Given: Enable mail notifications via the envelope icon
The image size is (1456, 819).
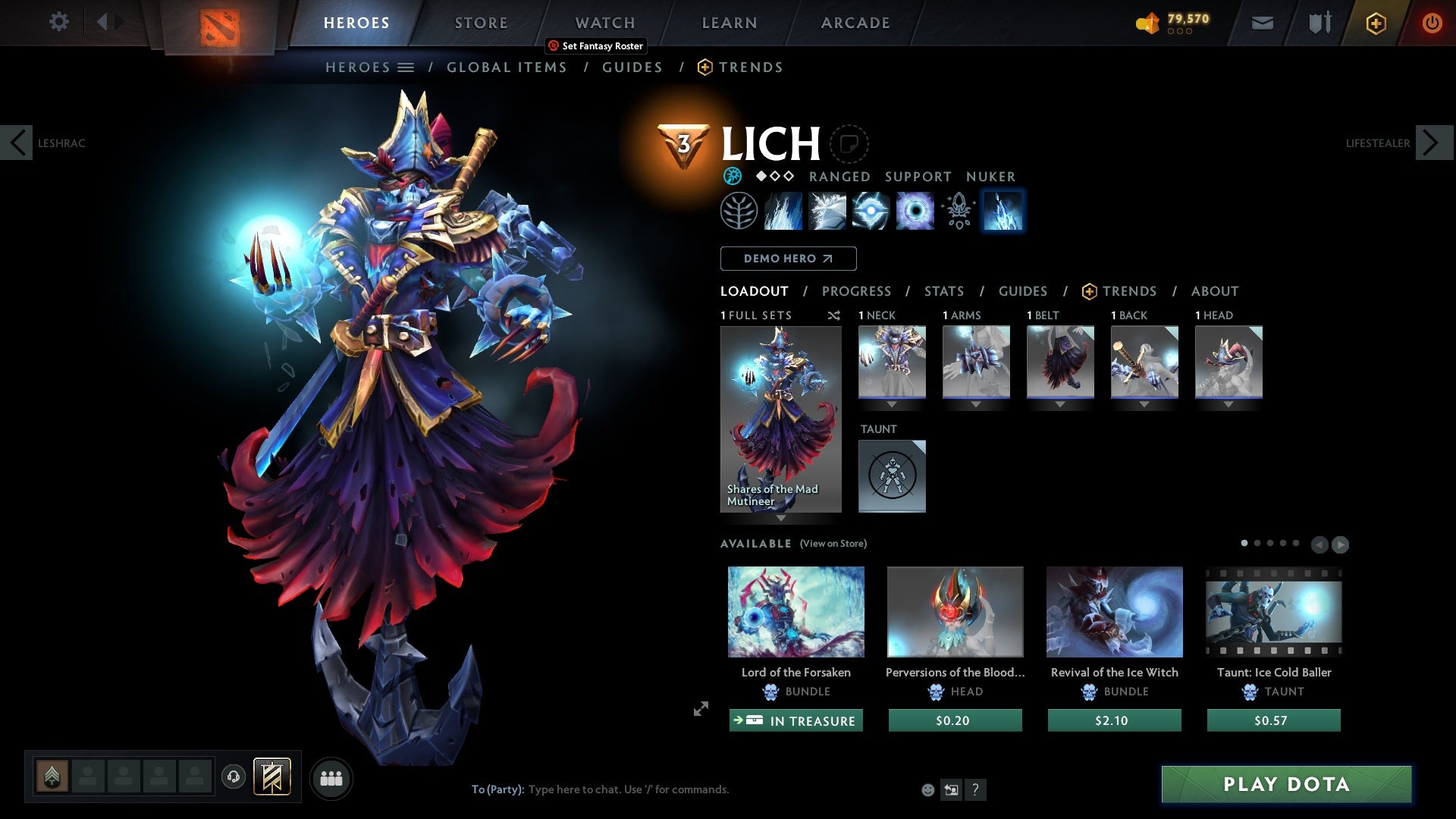Looking at the screenshot, I should (1261, 22).
